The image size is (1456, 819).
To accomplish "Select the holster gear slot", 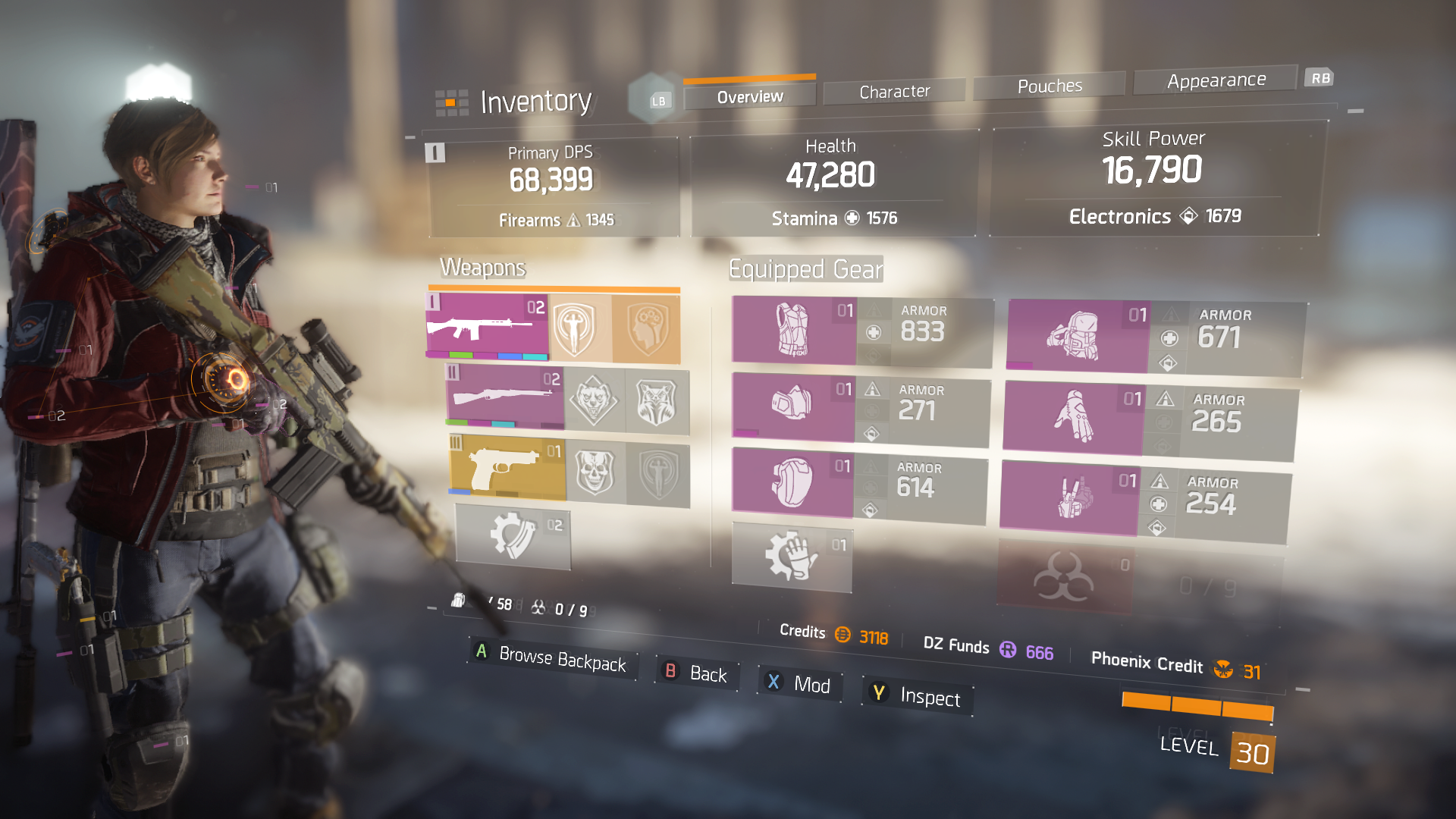I will (1069, 497).
